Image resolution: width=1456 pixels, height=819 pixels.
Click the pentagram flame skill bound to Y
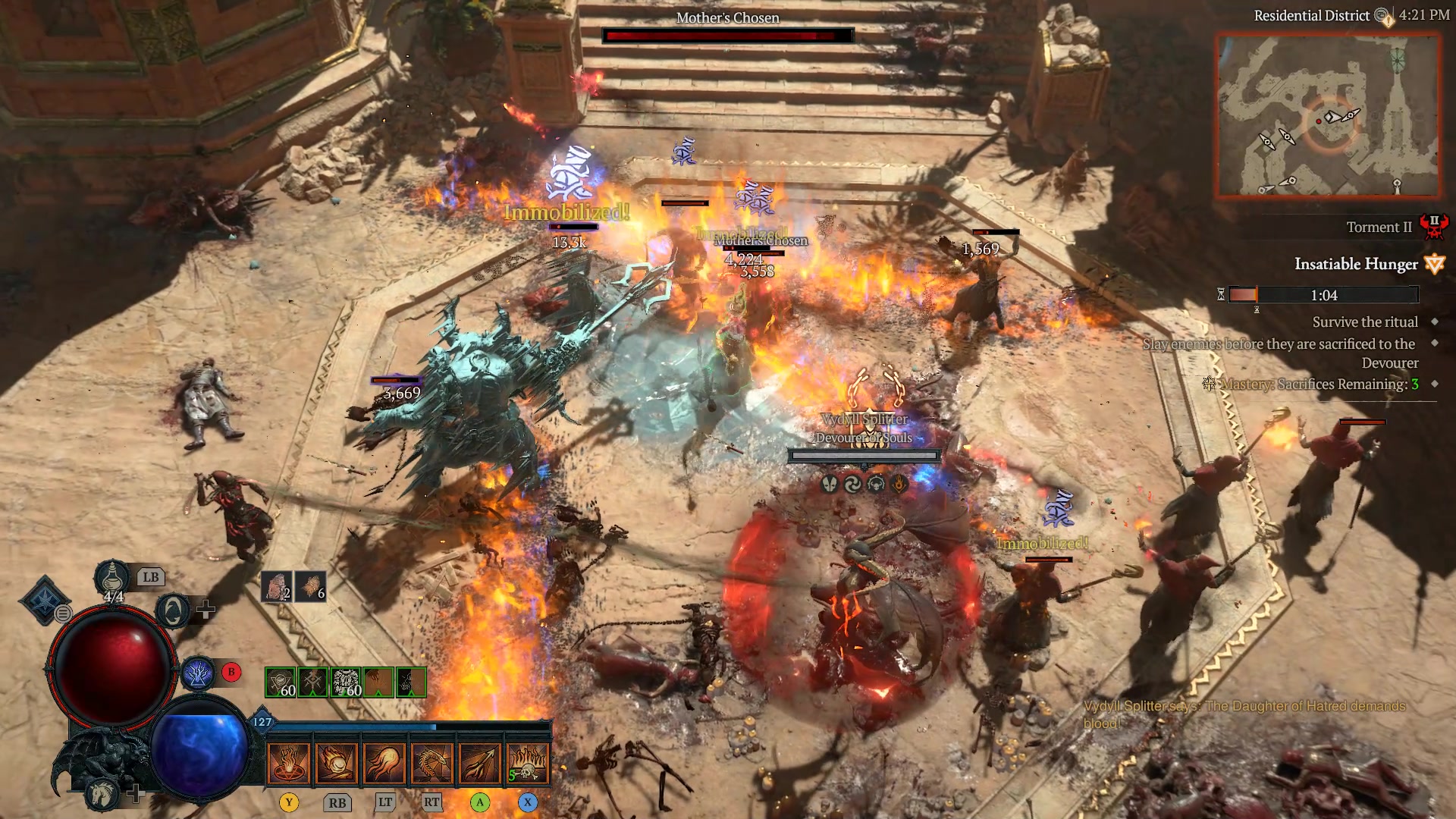tap(290, 762)
